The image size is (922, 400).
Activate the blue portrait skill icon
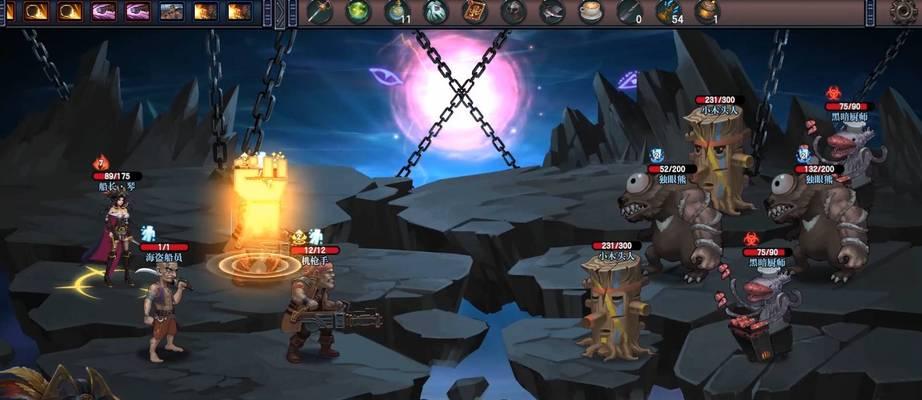tap(171, 11)
